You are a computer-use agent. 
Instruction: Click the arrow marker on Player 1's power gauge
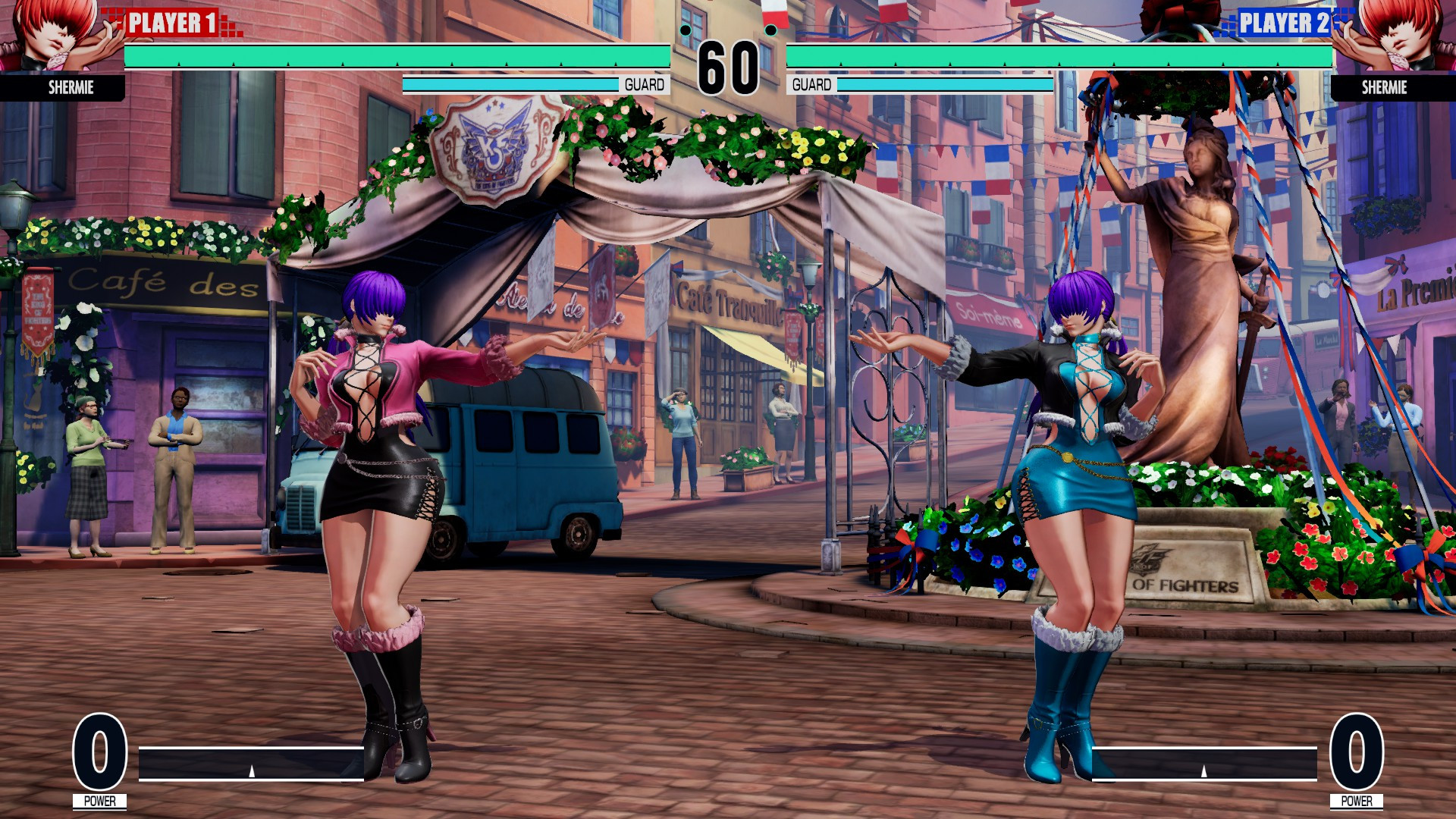[250, 771]
